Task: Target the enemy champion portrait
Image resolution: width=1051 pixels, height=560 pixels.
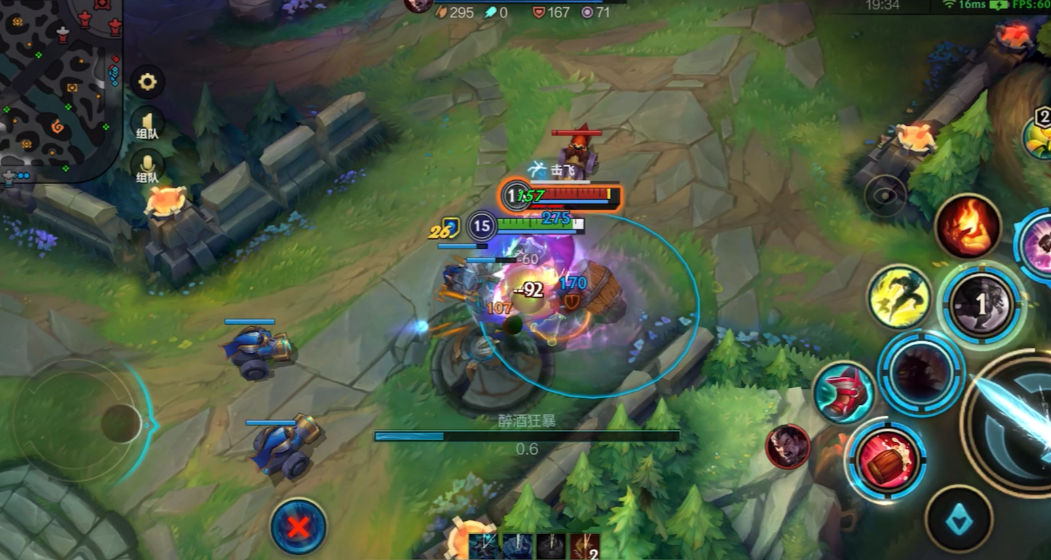Action: pos(788,447)
